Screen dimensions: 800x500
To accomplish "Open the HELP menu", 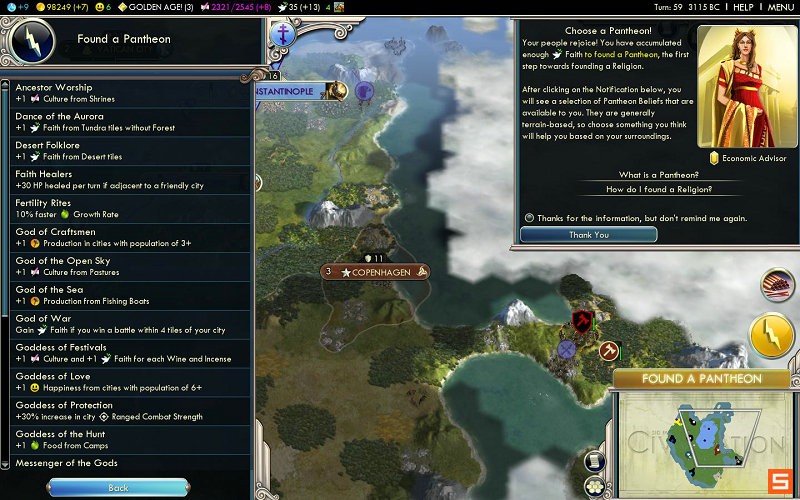I will tap(743, 7).
